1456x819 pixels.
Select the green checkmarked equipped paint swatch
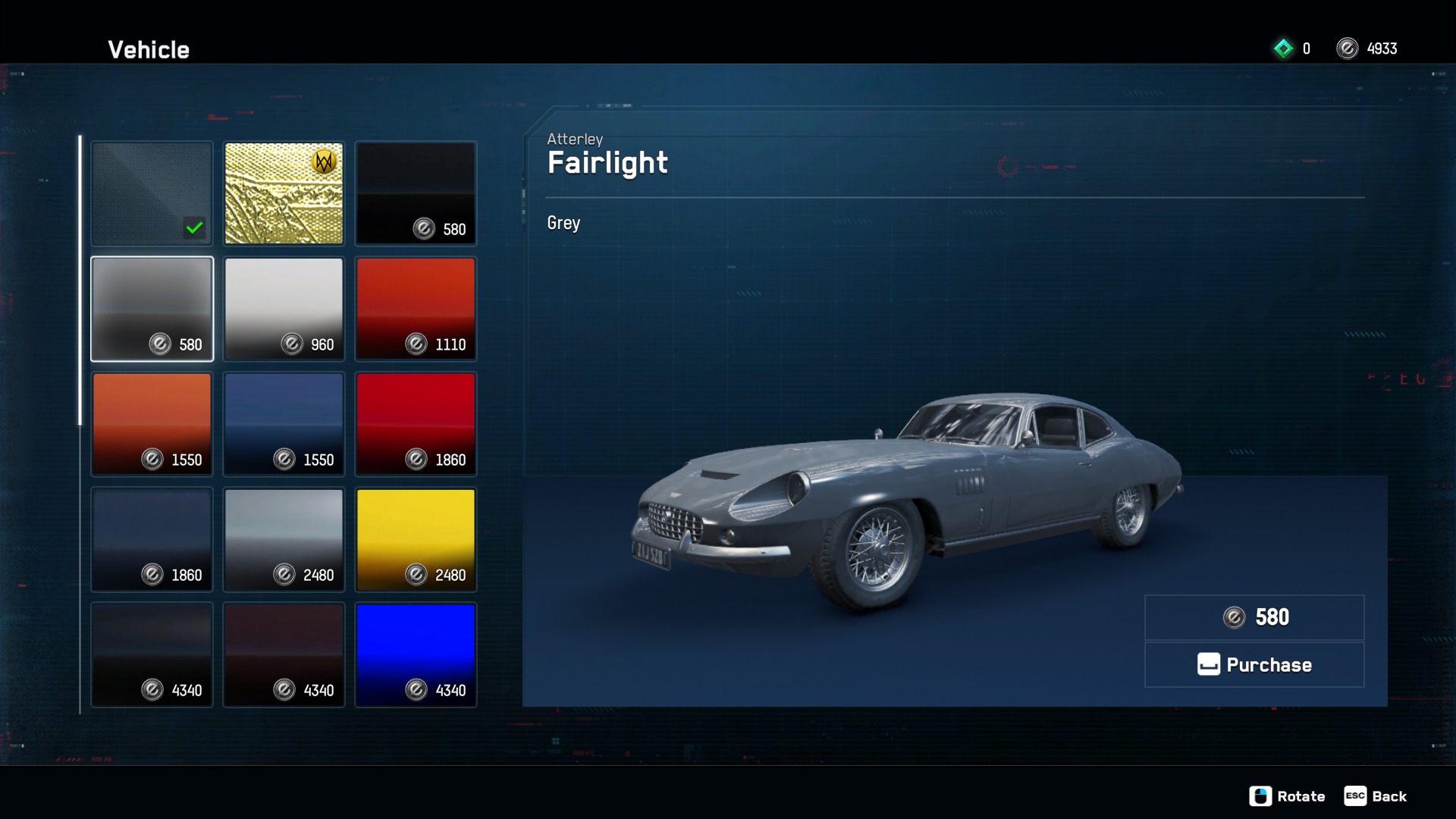click(152, 193)
